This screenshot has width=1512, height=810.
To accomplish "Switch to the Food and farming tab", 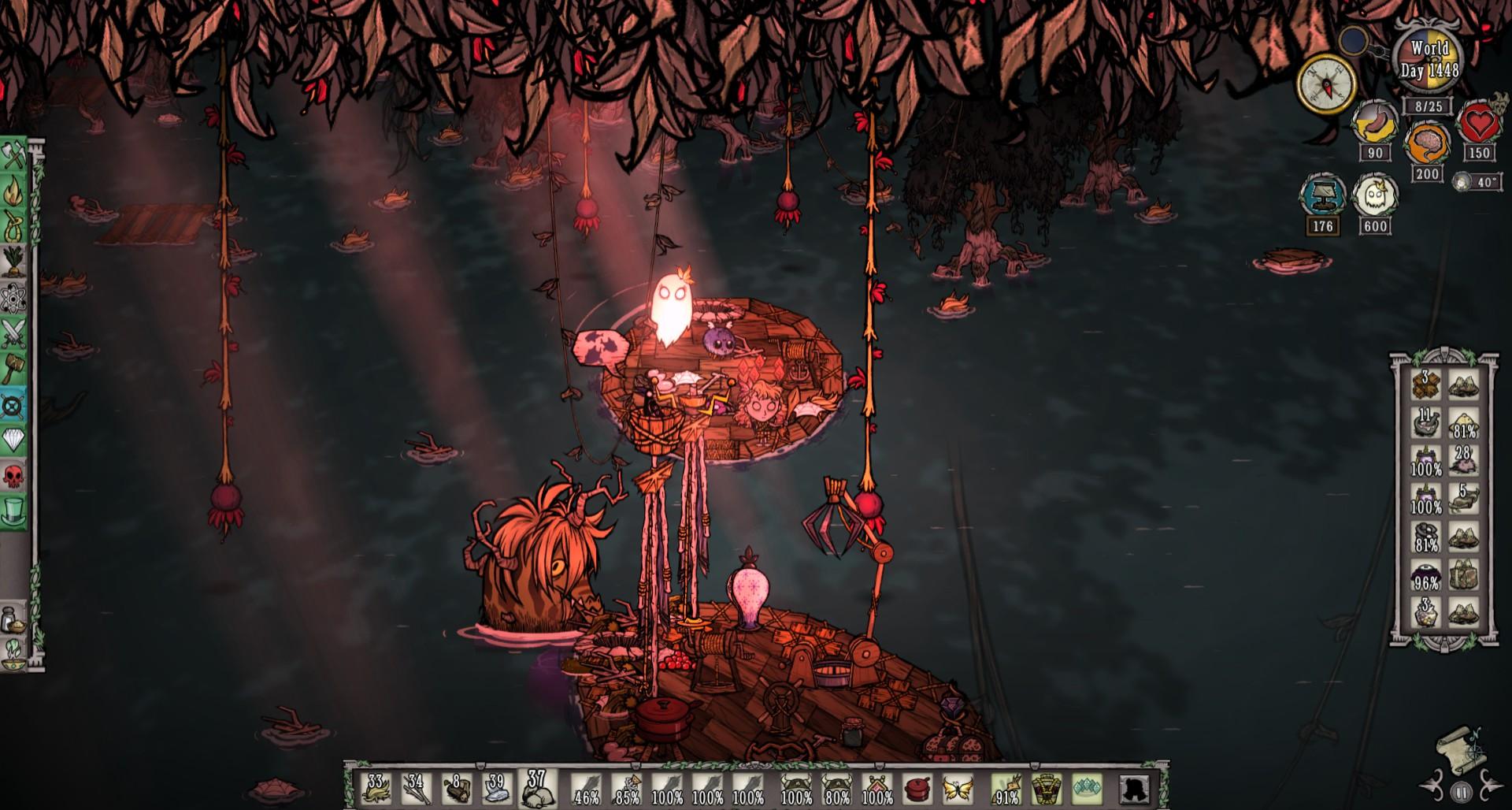I will tap(14, 263).
